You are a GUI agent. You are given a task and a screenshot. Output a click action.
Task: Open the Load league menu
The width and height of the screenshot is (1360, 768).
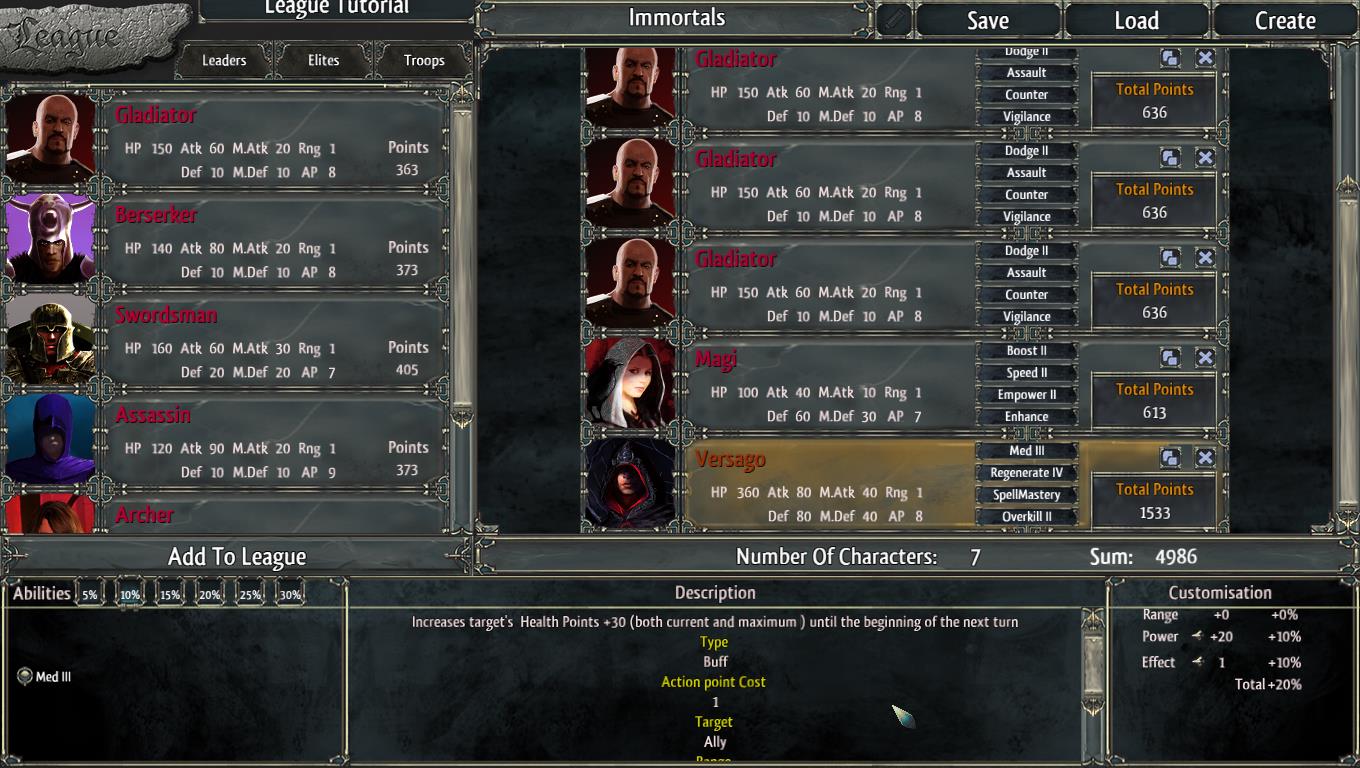[x=1136, y=21]
